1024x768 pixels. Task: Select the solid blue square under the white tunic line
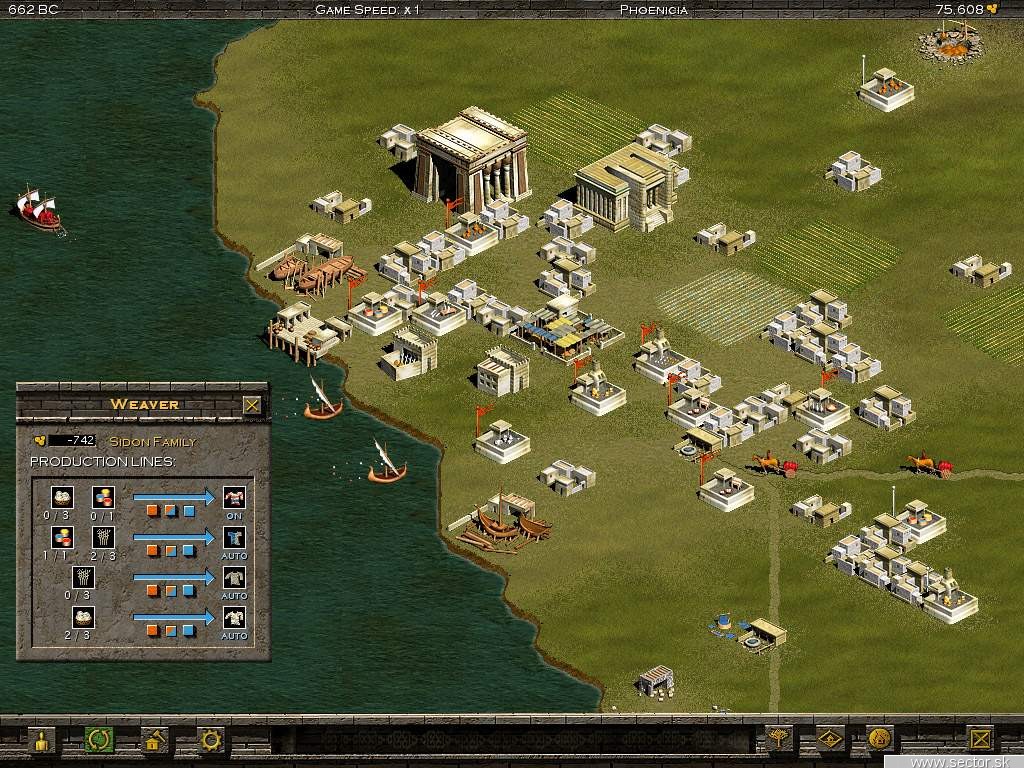click(189, 630)
